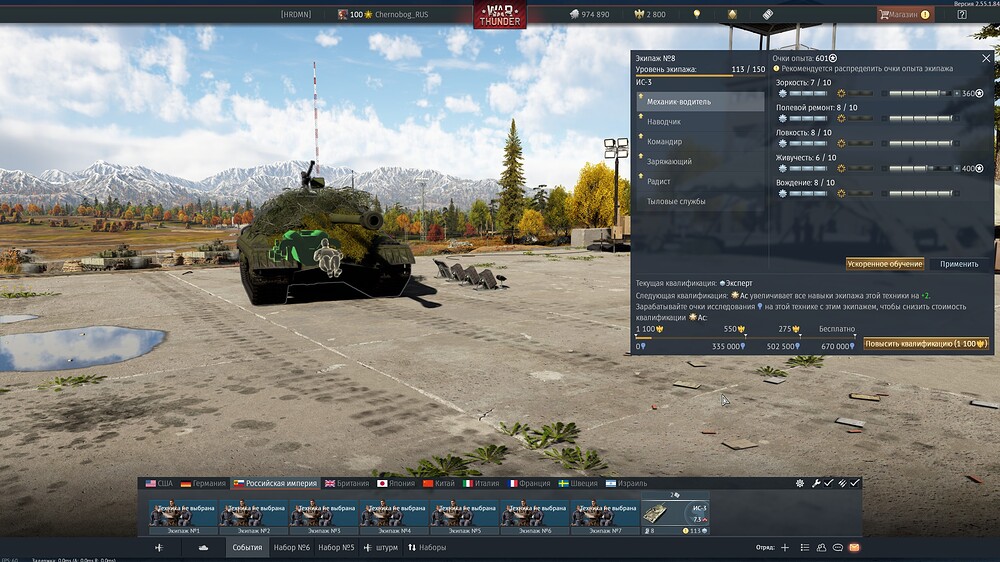This screenshot has width=1000, height=562.
Task: Choose the Заряжающий crew member
Action: [x=669, y=161]
